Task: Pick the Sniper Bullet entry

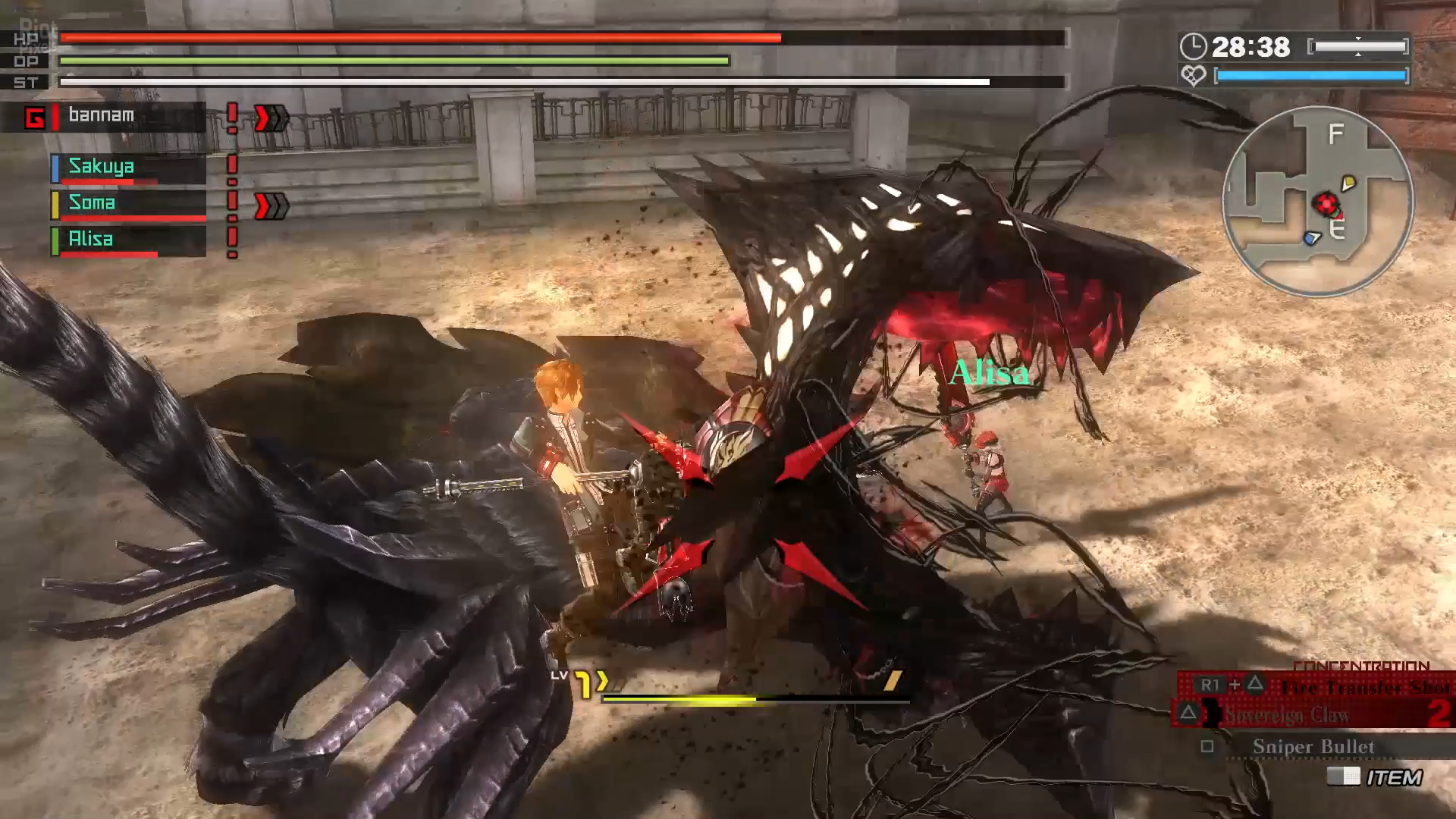Action: coord(1313,747)
